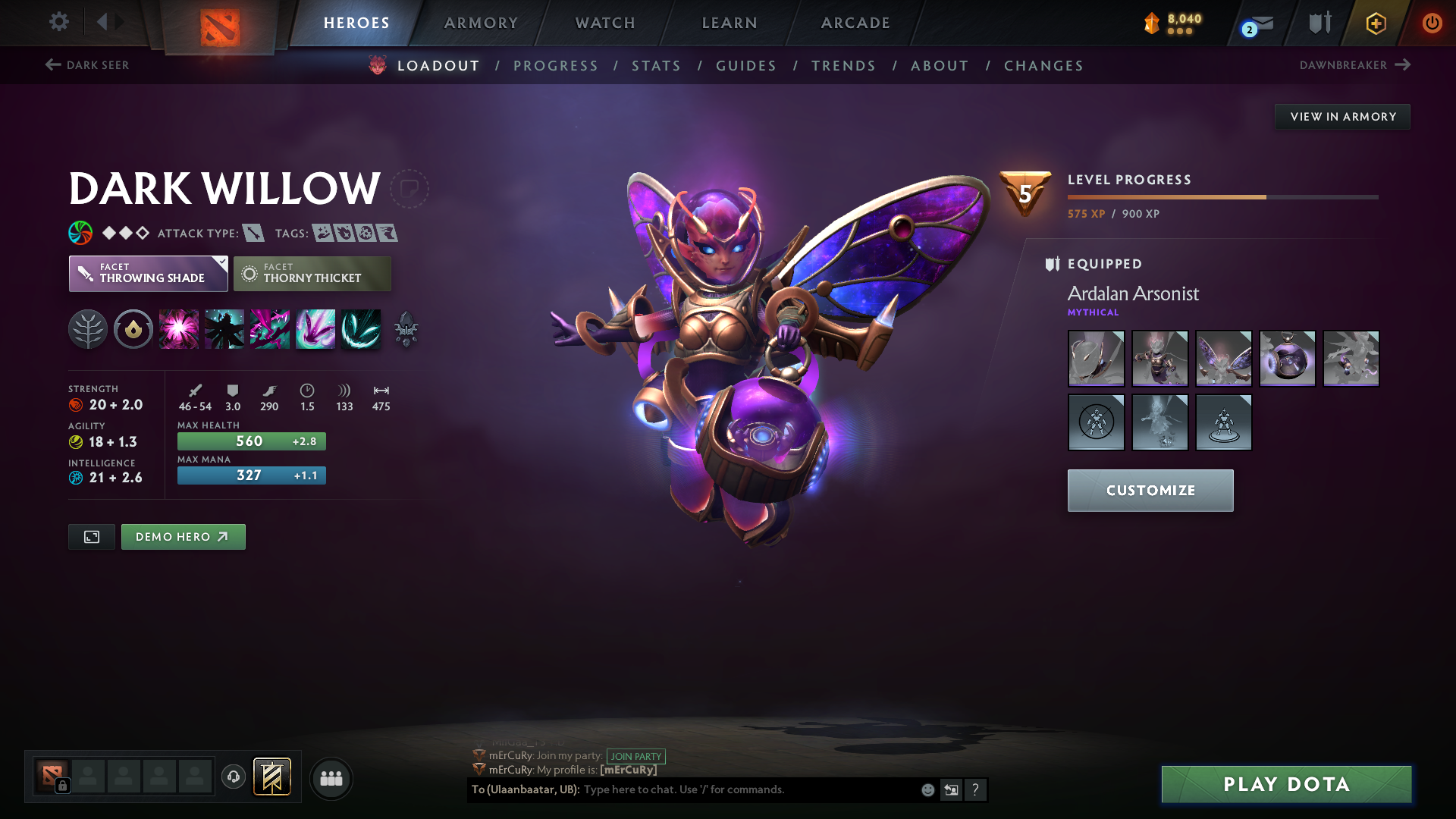This screenshot has height=819, width=1456.
Task: Click the Demo Hero button
Action: (183, 536)
